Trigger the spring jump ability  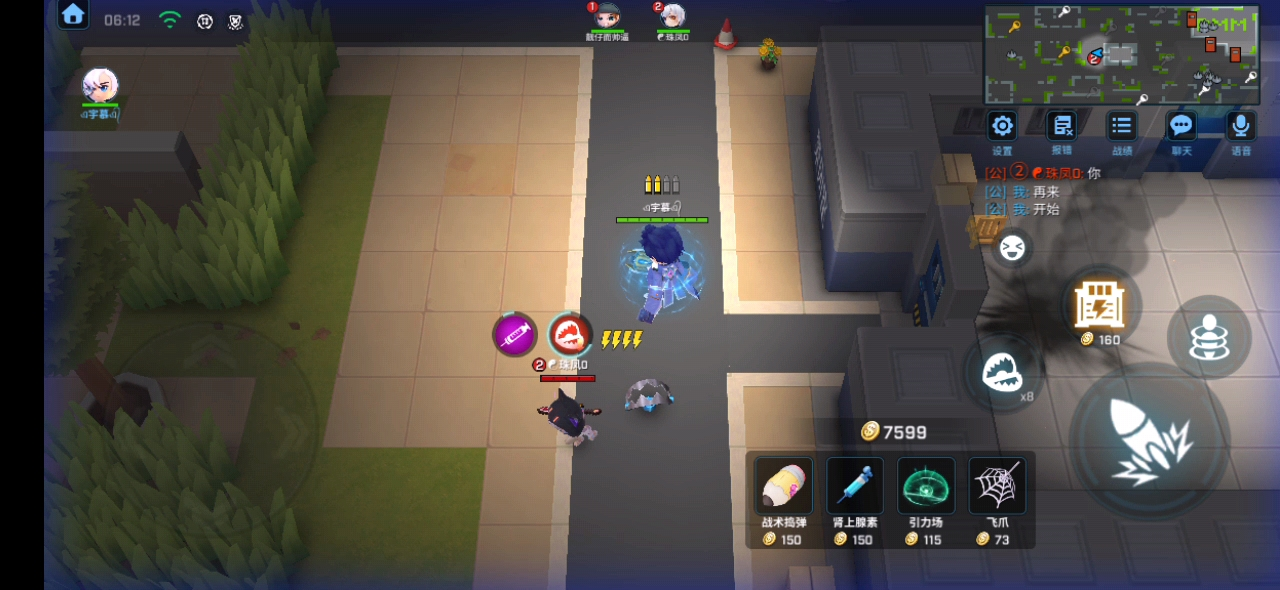(x=1209, y=337)
